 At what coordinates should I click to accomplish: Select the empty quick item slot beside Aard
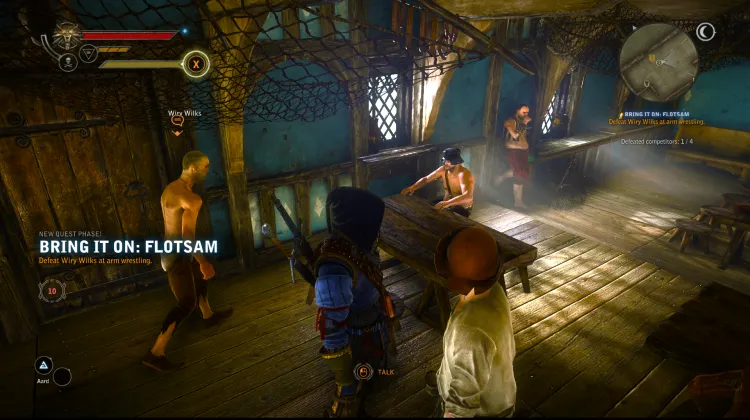click(x=62, y=377)
